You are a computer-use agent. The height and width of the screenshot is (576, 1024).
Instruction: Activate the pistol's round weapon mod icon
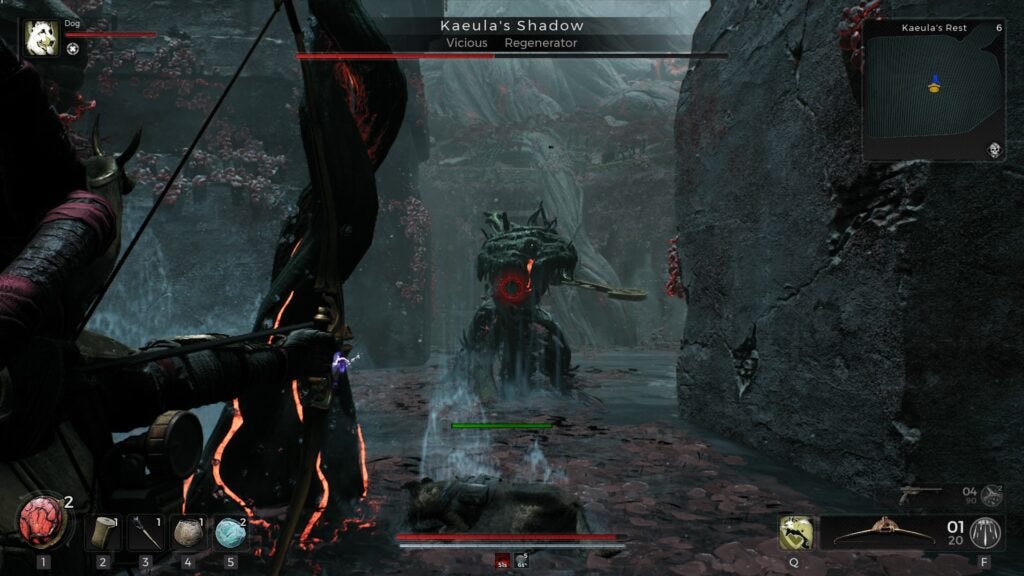point(992,493)
